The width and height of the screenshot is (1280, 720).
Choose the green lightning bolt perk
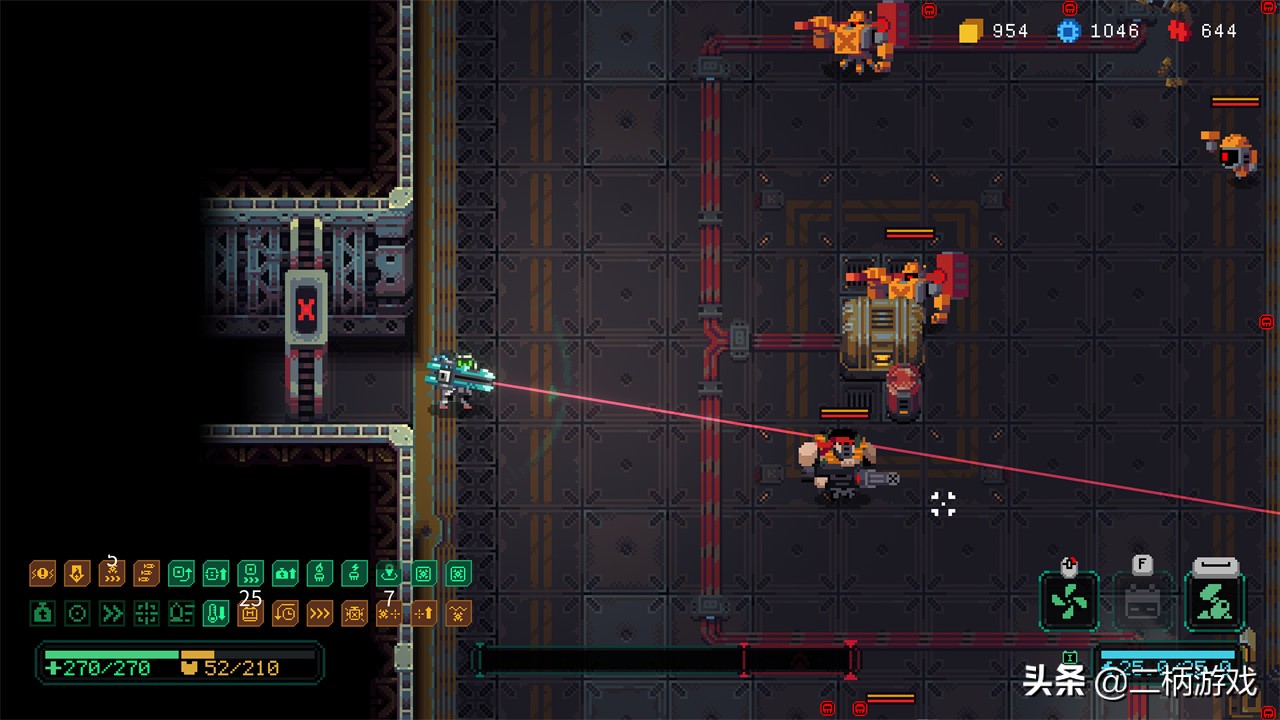click(355, 573)
